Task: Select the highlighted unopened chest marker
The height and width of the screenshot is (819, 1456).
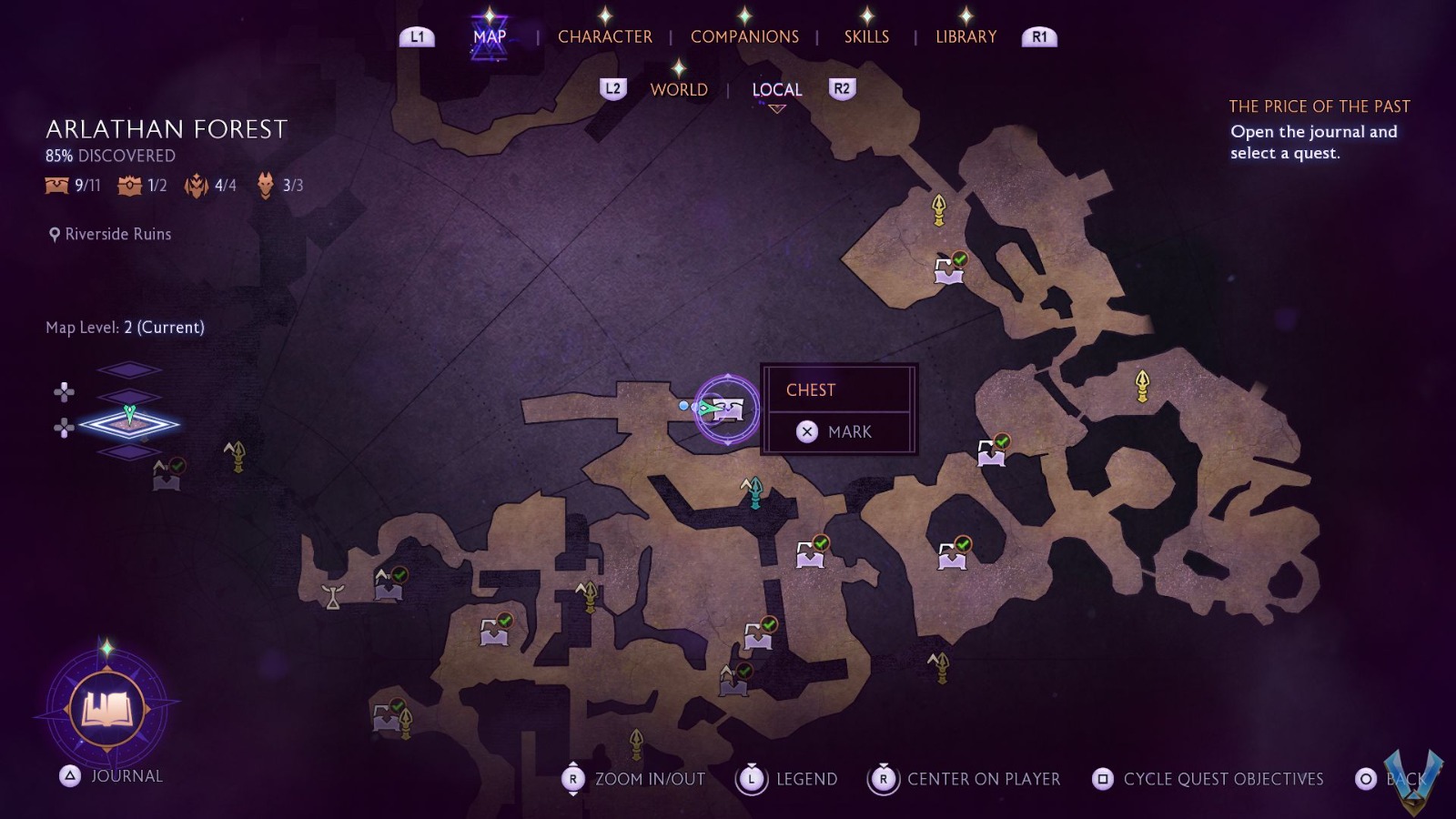Action: tap(728, 409)
